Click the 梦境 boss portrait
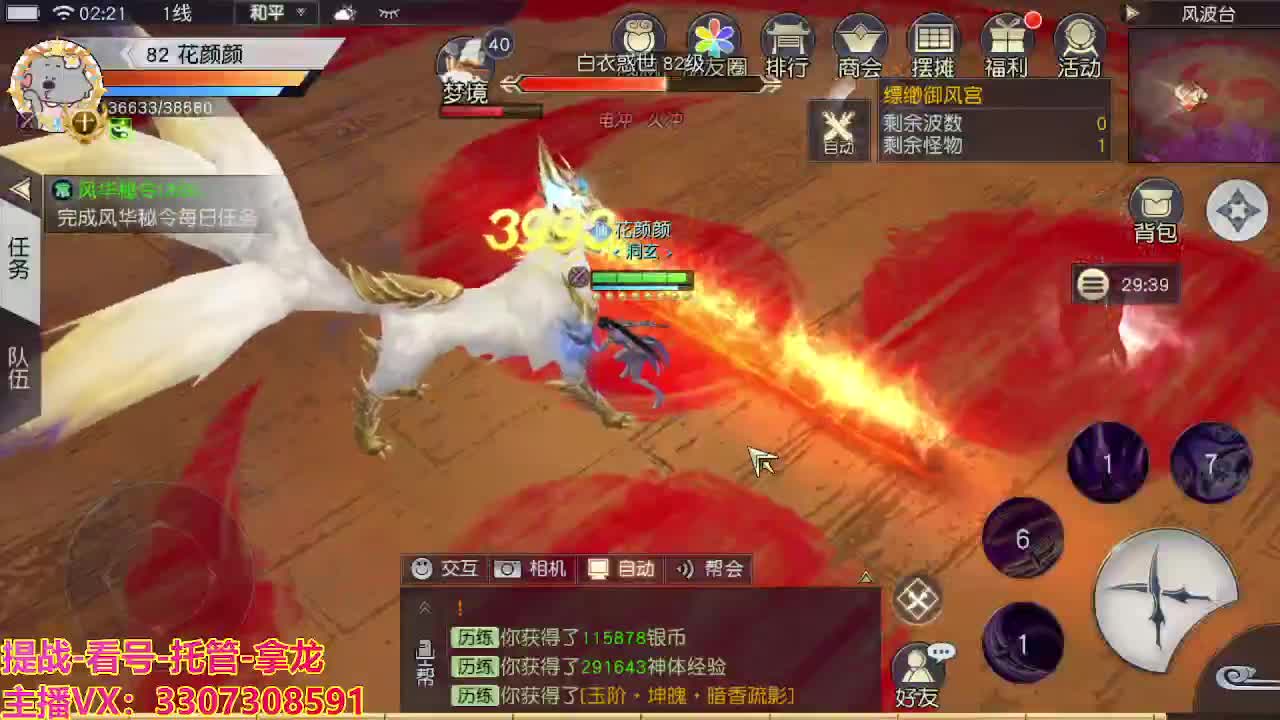Screen dimensions: 1280x720 (466, 60)
